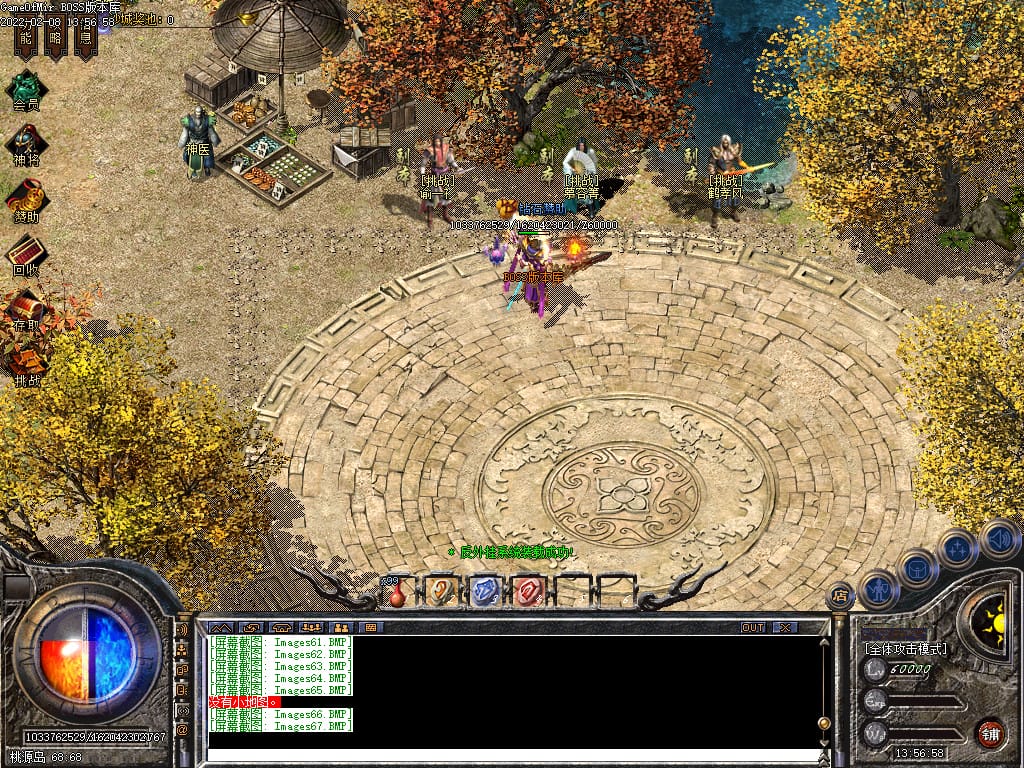Open the 会员 membership menu
This screenshot has width=1024, height=768.
click(x=26, y=86)
